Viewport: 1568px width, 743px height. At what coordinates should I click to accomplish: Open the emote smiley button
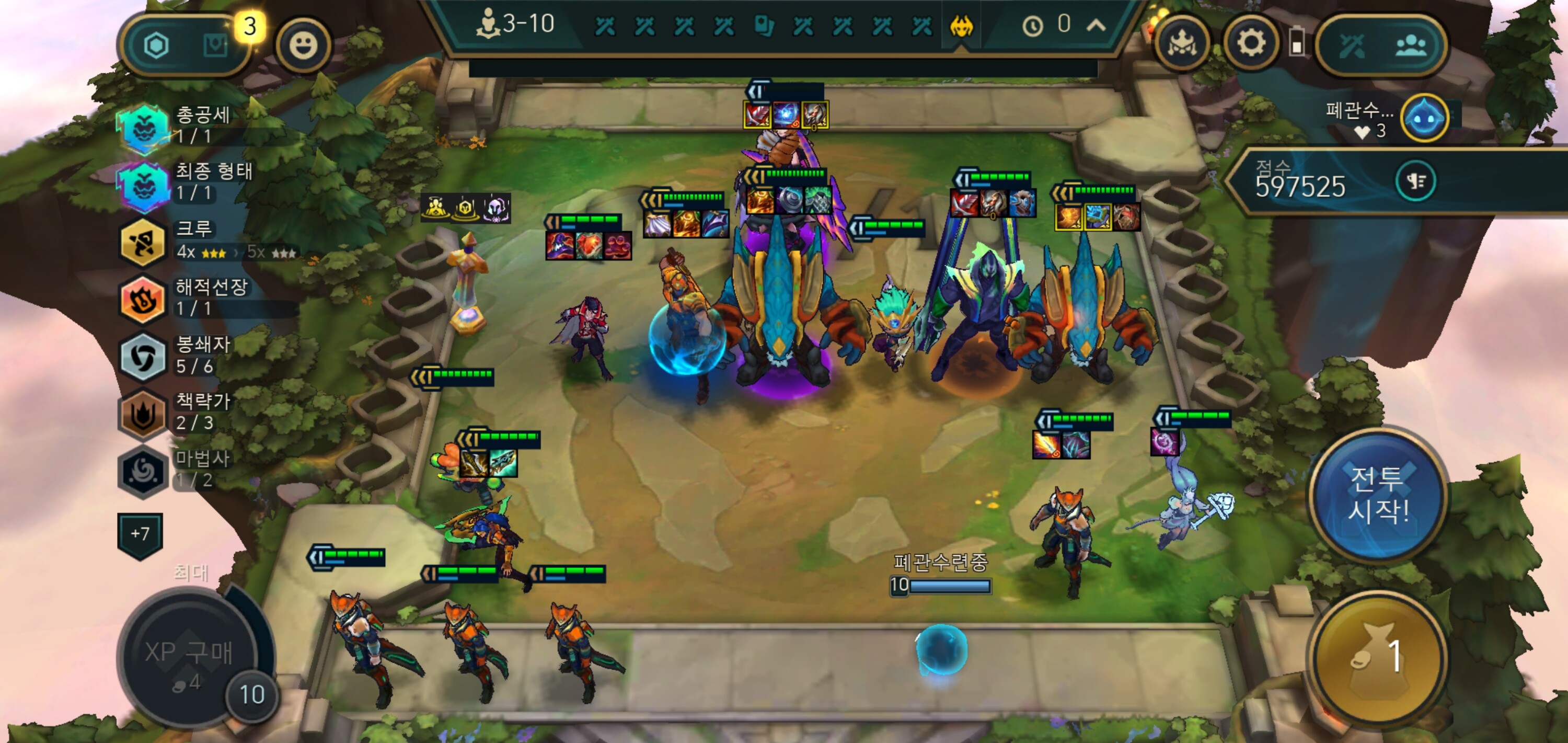coord(303,45)
